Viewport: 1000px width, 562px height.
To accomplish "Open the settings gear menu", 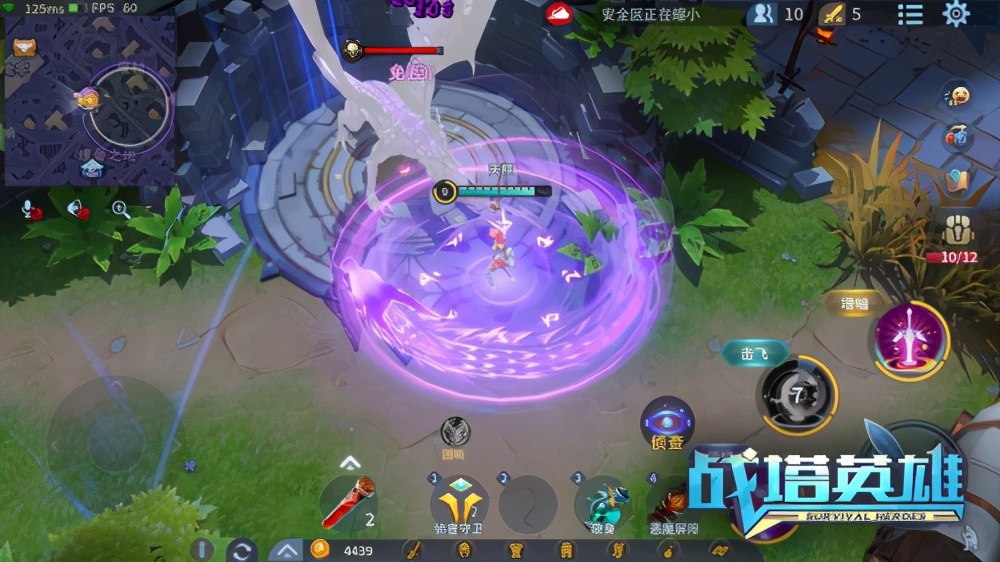I will coord(957,14).
